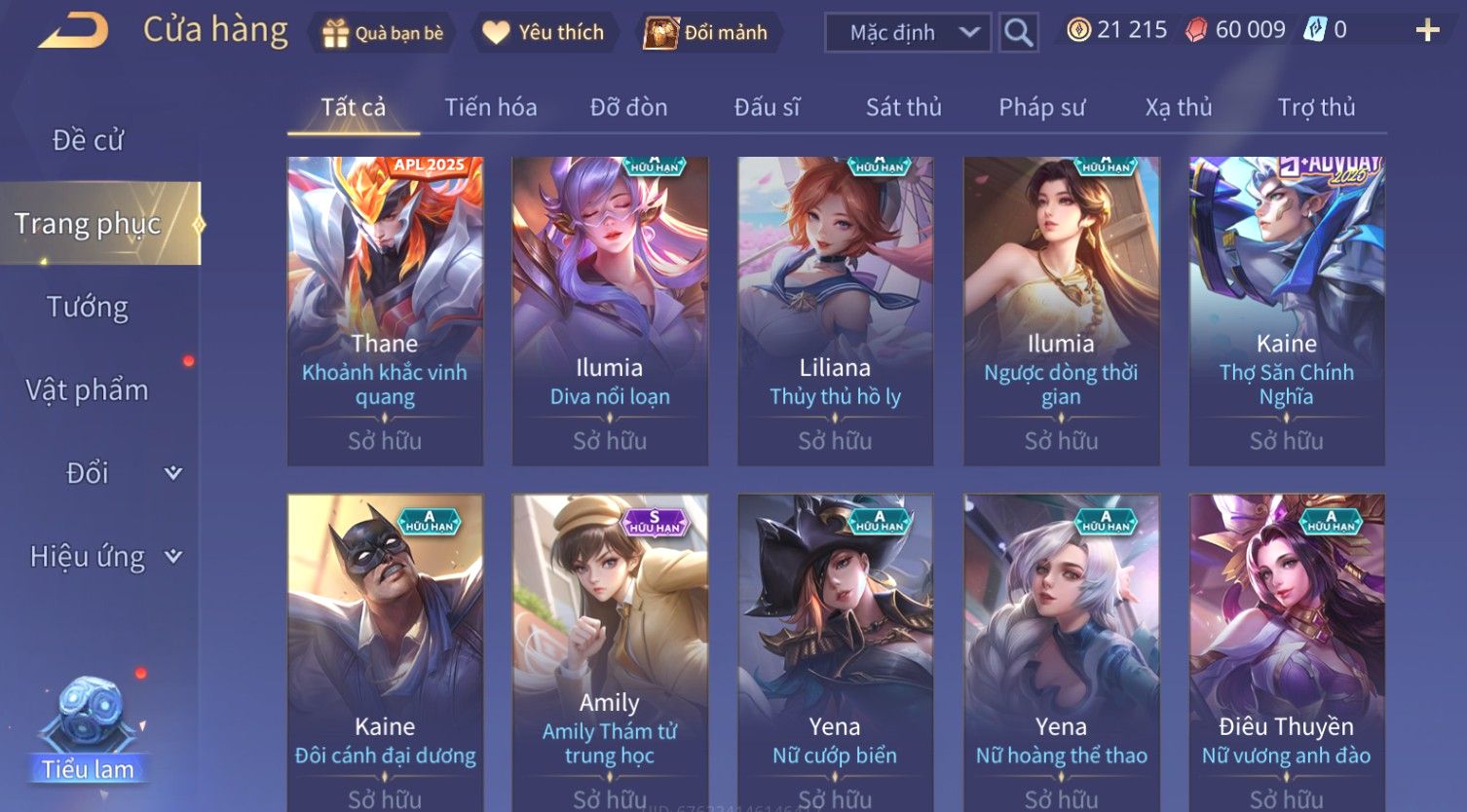The width and height of the screenshot is (1467, 812).
Task: Click the magnifying glass search button
Action: pyautogui.click(x=1018, y=33)
